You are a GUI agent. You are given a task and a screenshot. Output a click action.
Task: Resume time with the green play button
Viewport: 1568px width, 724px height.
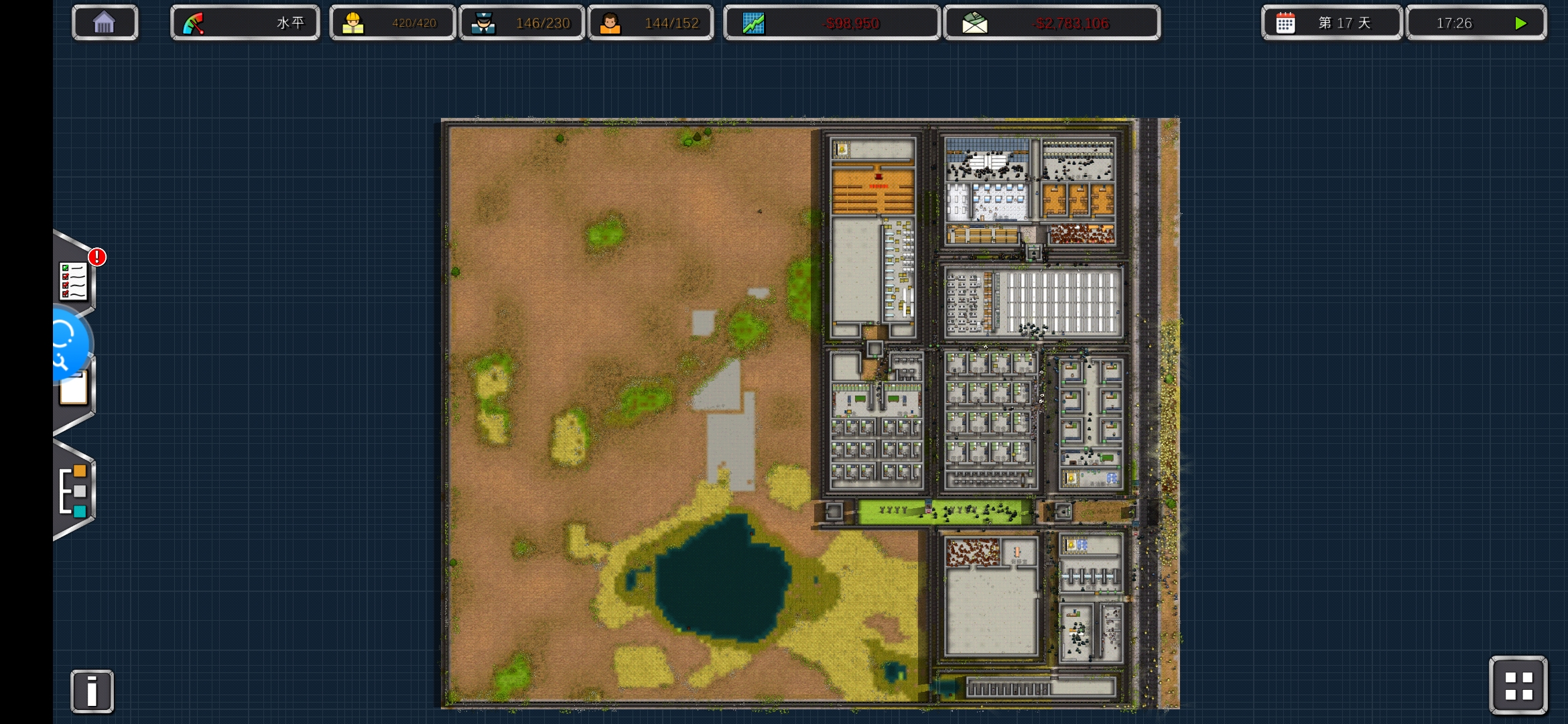1520,23
